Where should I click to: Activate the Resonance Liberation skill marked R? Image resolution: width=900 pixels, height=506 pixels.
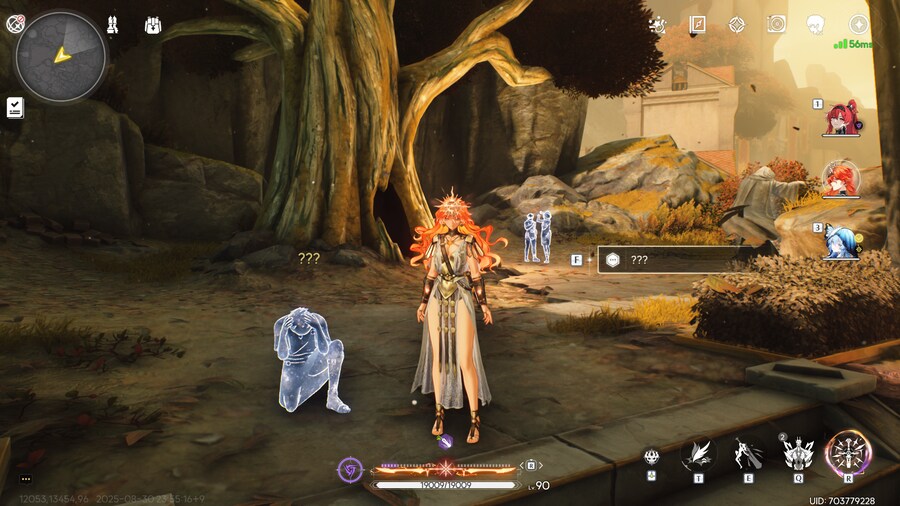pos(849,455)
